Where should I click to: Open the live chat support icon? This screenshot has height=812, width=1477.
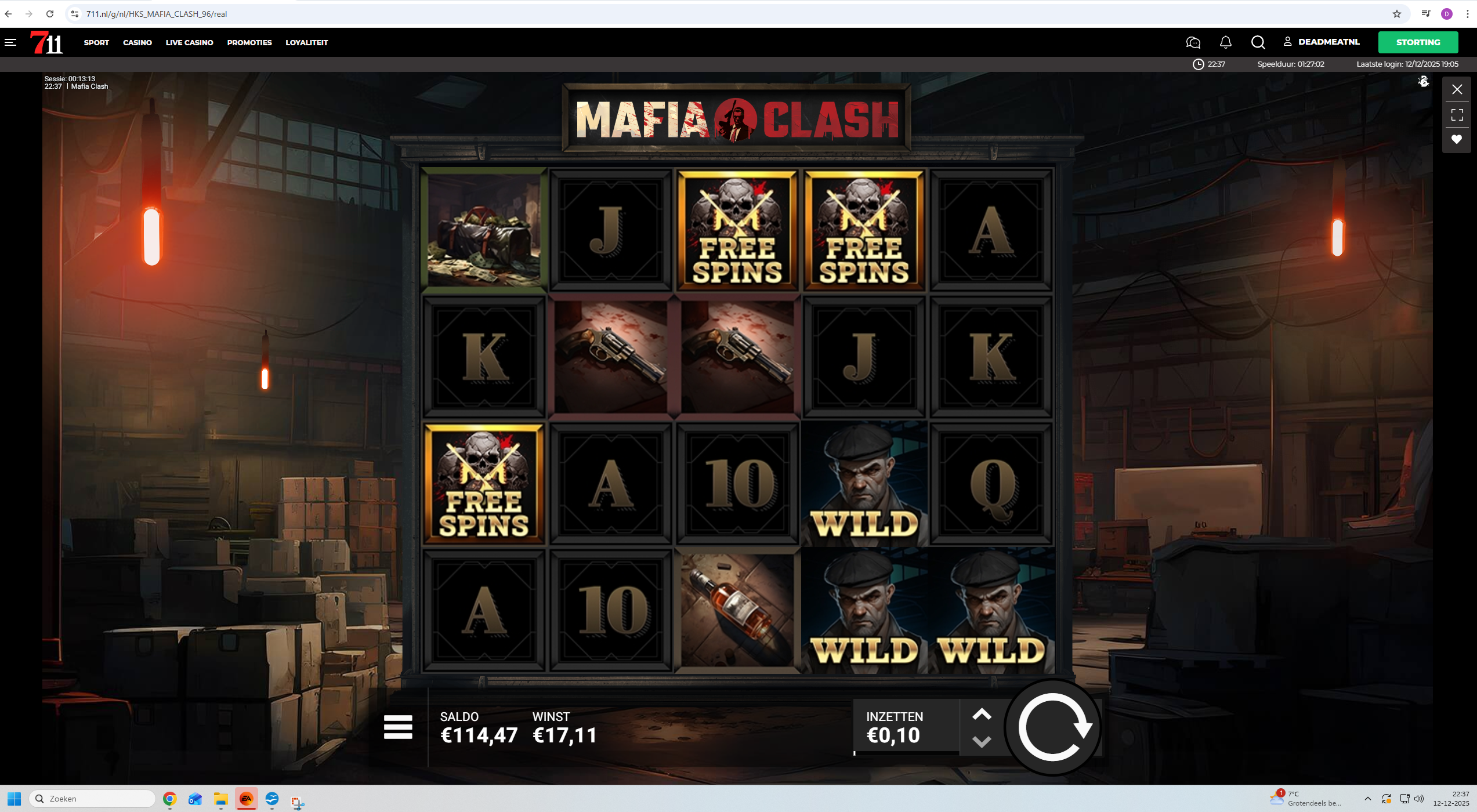1193,42
